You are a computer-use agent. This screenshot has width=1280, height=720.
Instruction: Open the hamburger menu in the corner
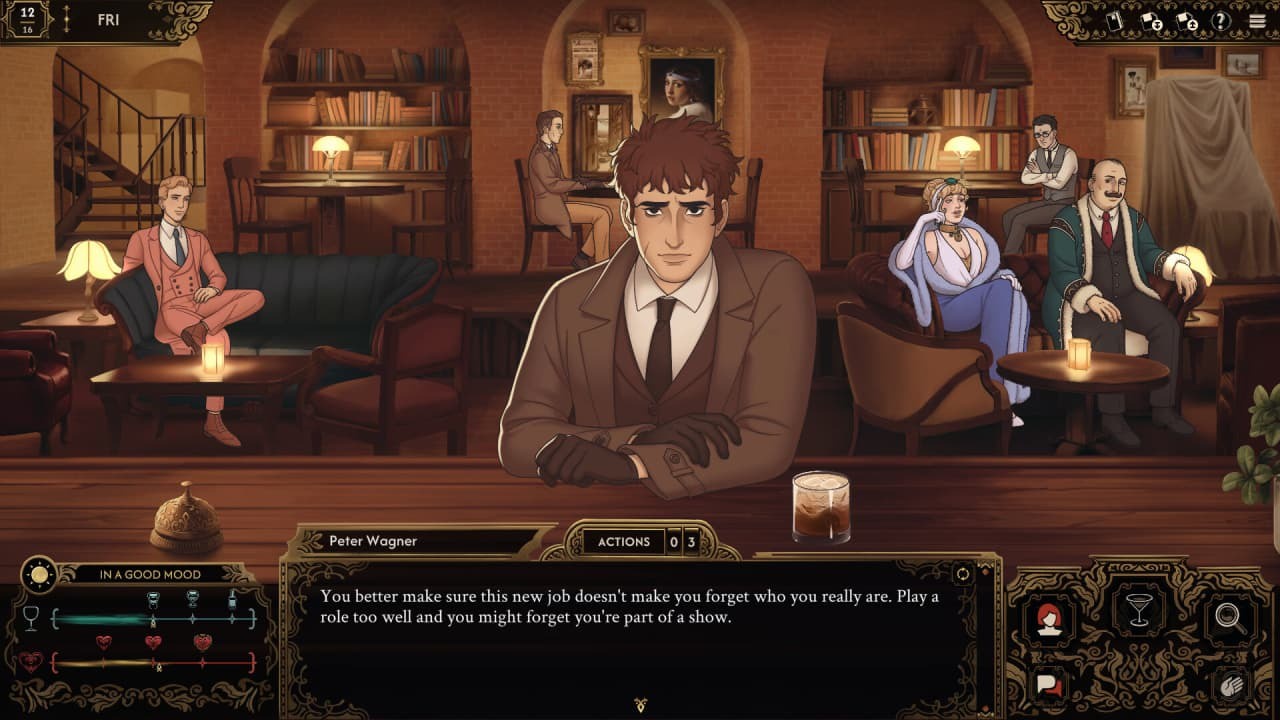1258,20
